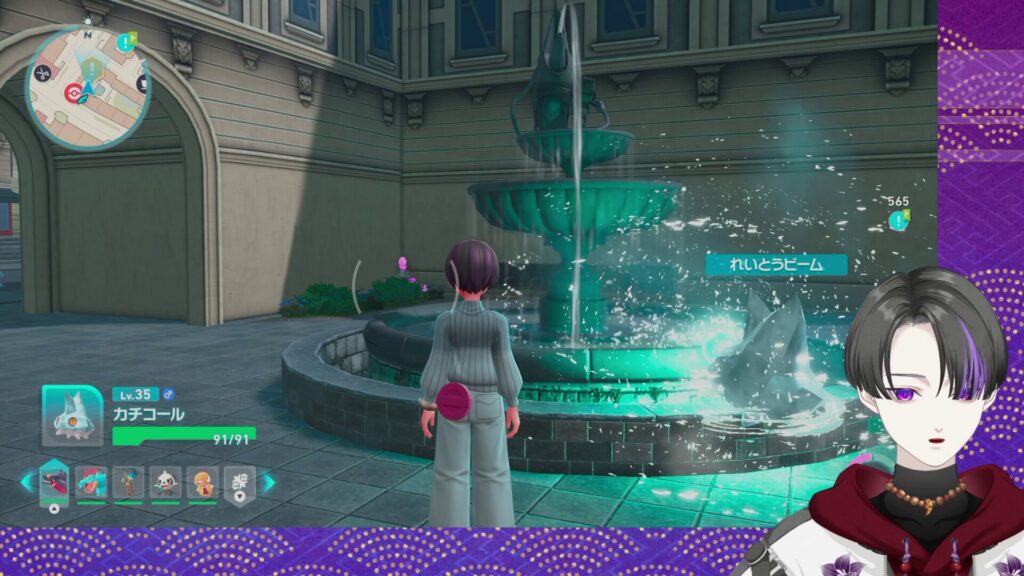Click the red Pokémon Center marker on minimap

71,91
